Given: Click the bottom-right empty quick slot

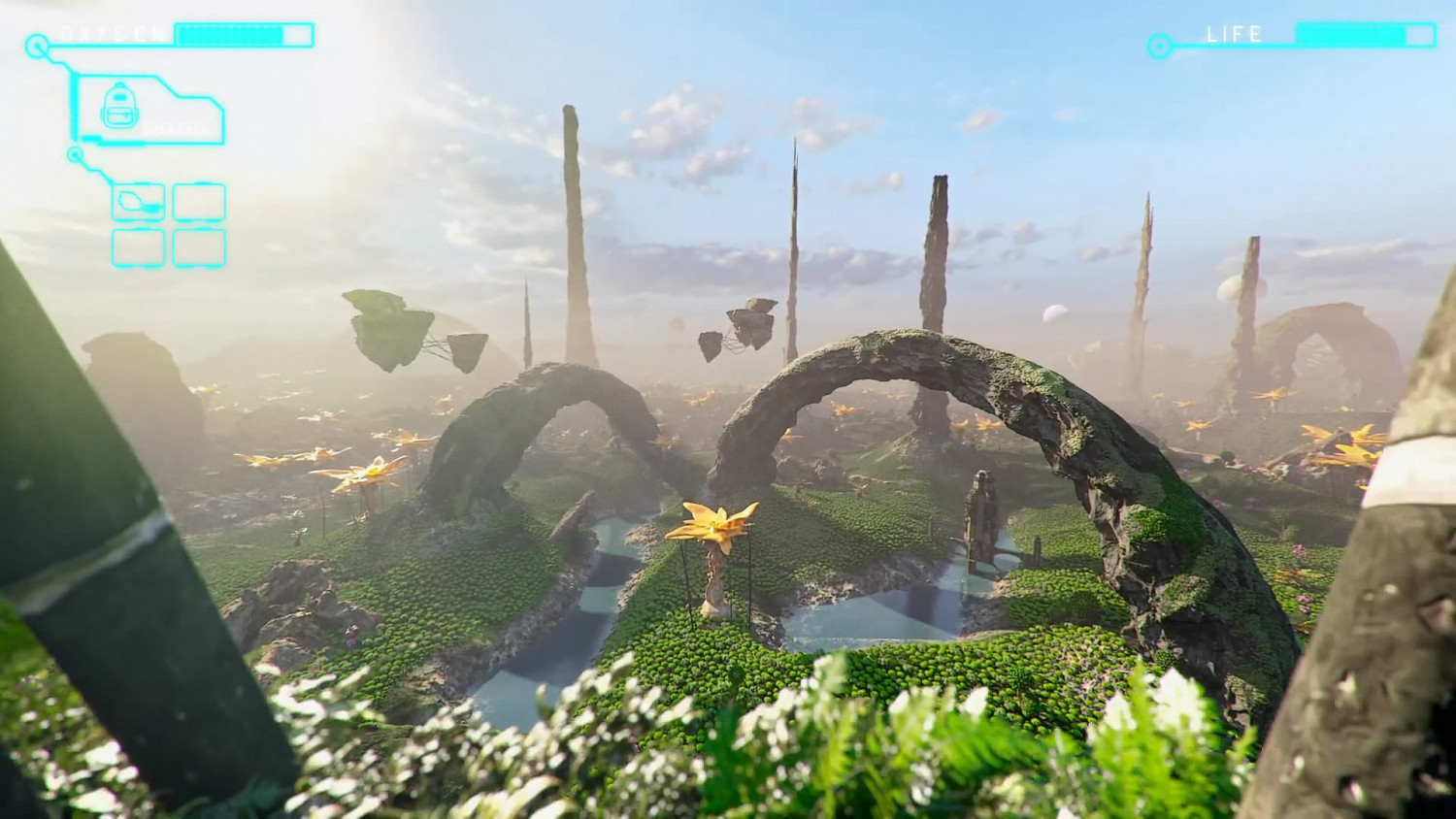Looking at the screenshot, I should [198, 248].
